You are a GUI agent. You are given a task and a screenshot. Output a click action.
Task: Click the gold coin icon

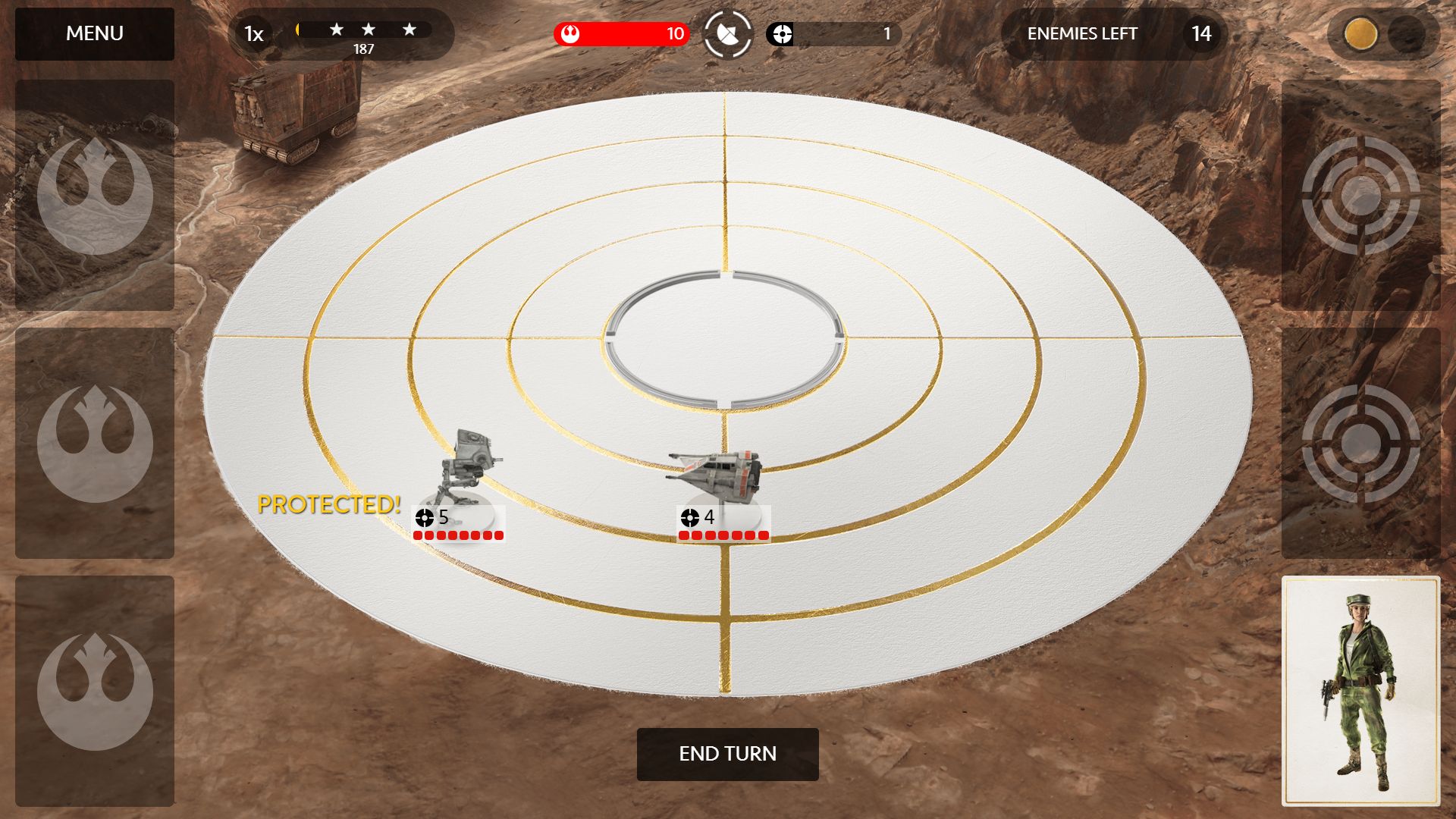(1360, 34)
